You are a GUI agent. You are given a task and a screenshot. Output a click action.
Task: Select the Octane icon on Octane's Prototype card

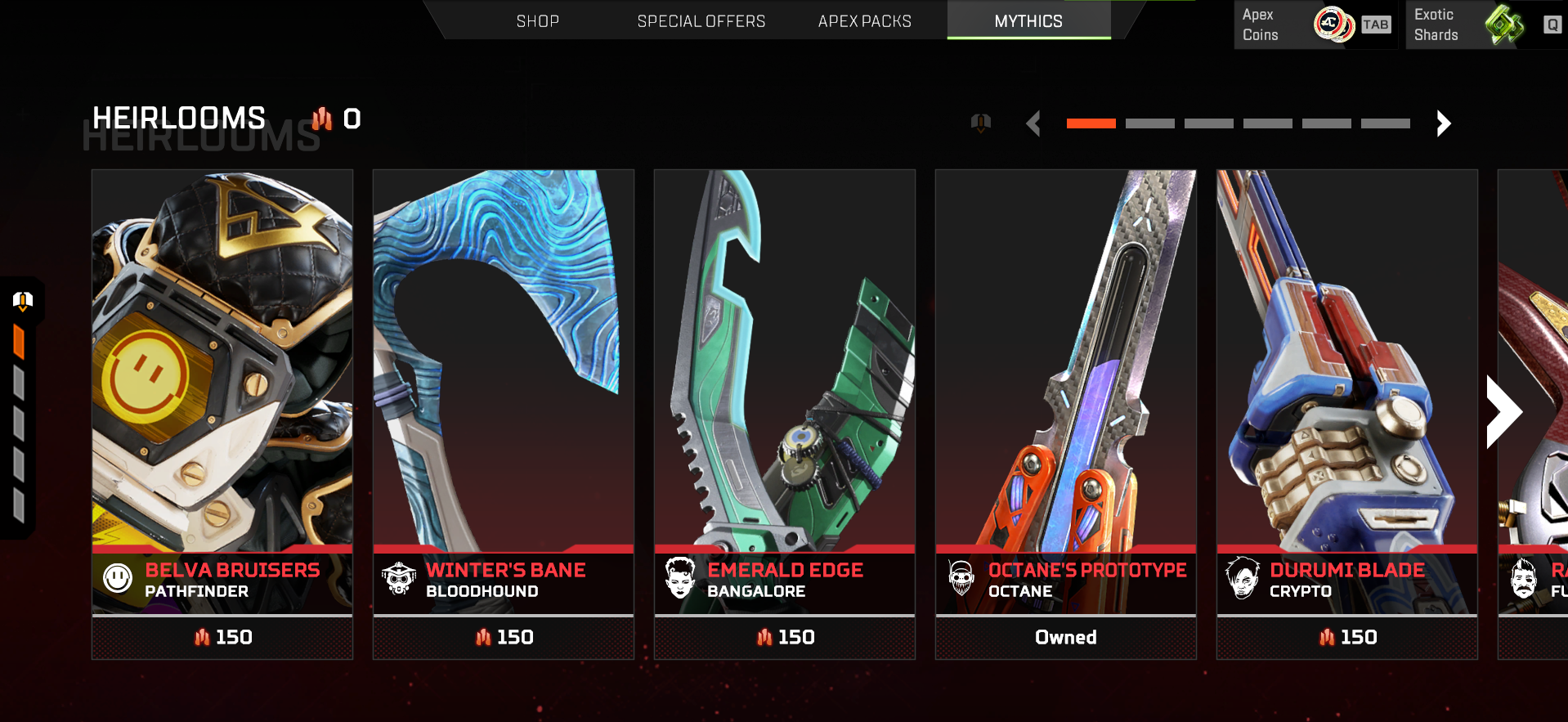(962, 578)
